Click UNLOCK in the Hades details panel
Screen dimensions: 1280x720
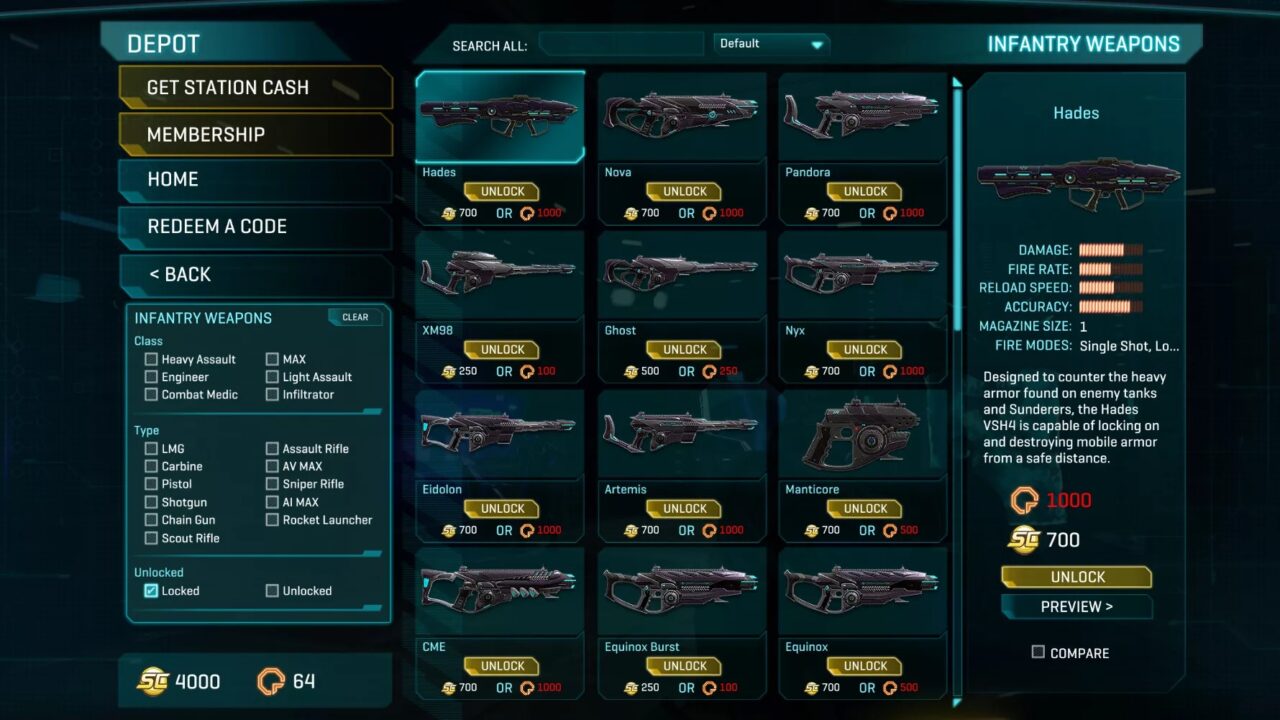tap(1076, 576)
